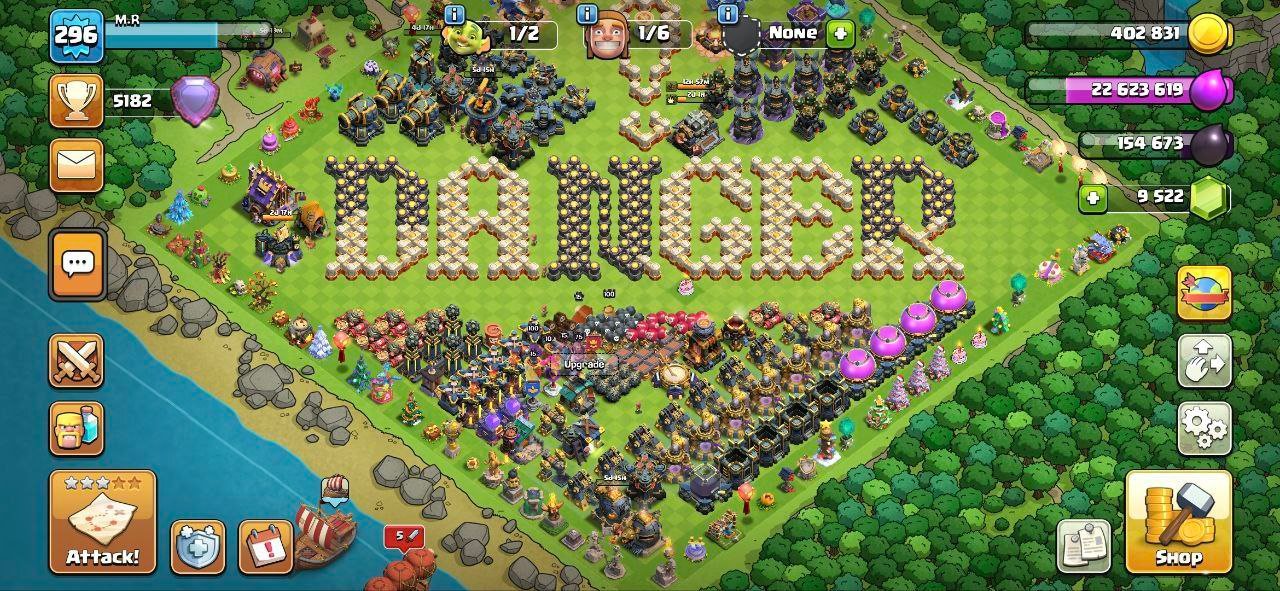
Task: Tap the Attack! map button
Action: coord(103,522)
